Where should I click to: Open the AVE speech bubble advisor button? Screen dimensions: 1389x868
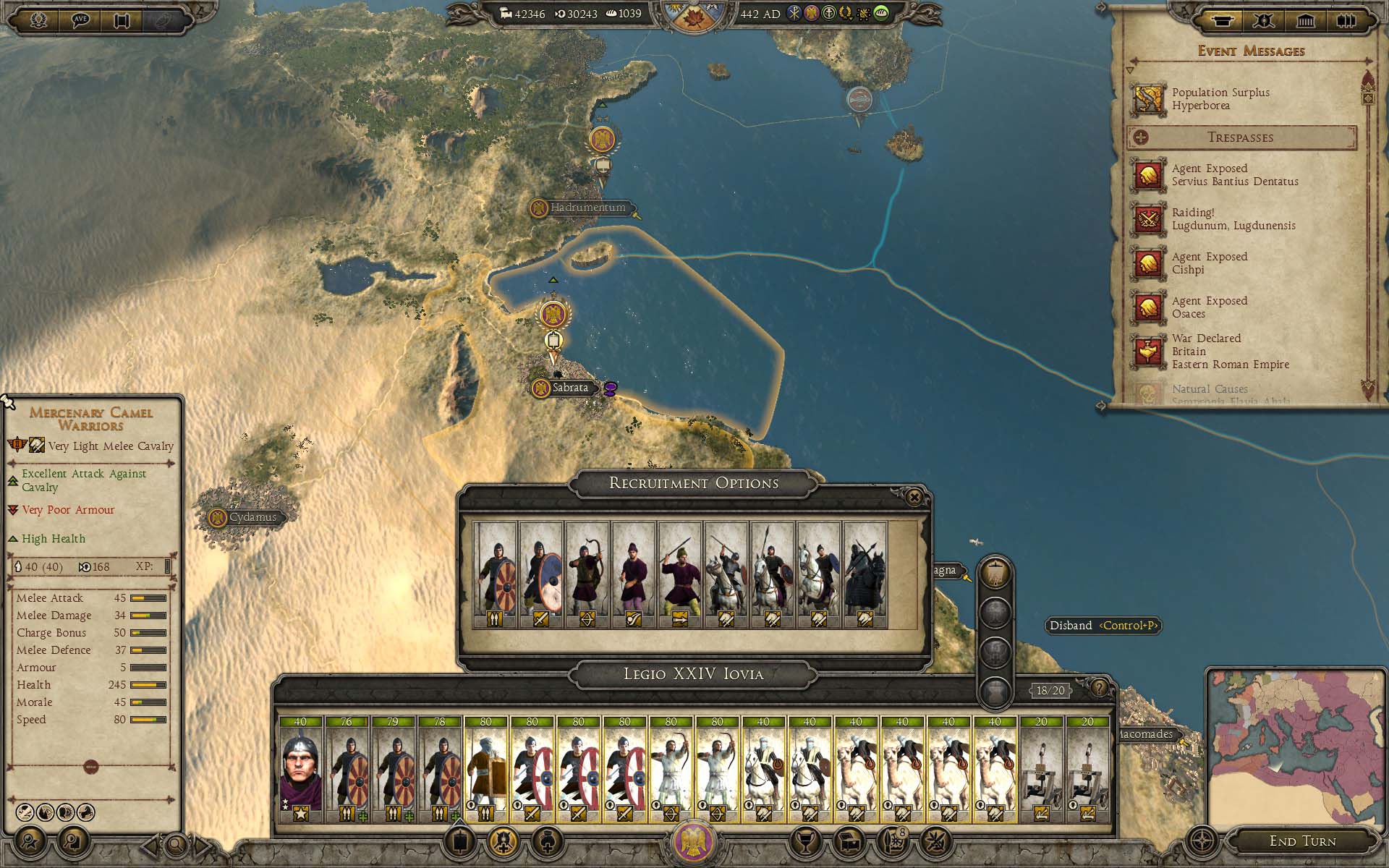pyautogui.click(x=80, y=20)
